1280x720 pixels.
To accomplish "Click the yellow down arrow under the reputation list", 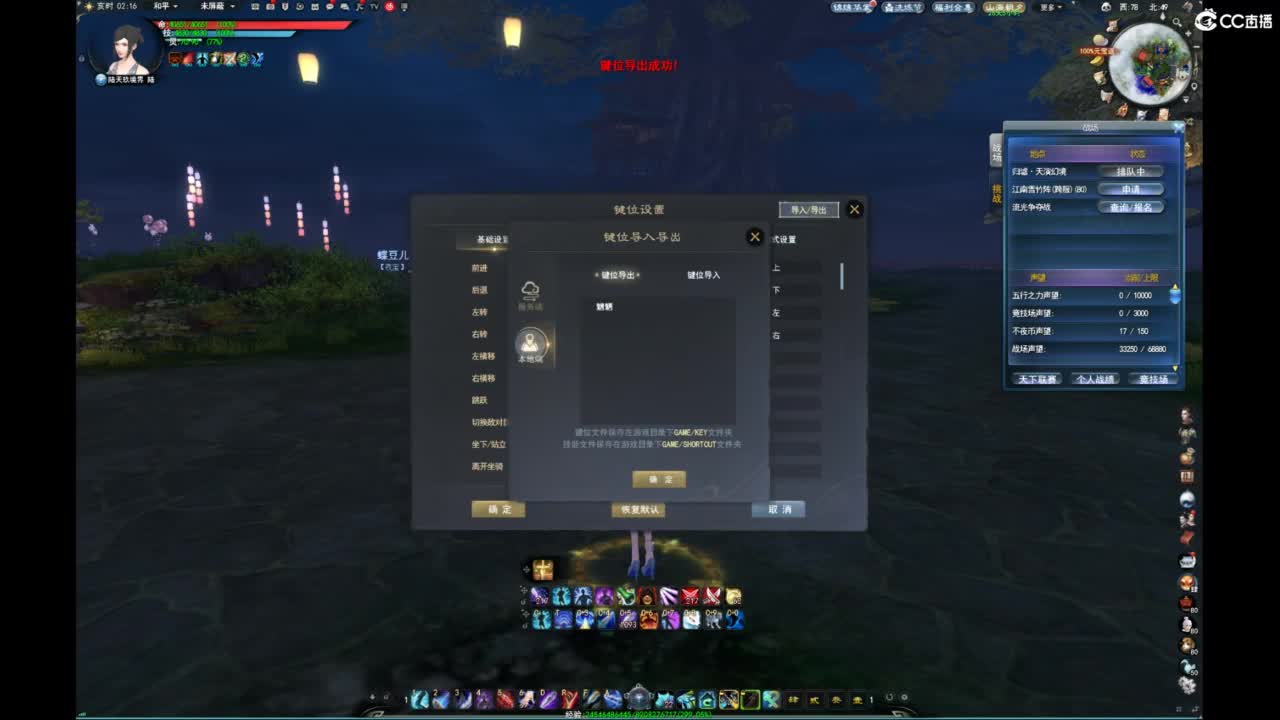I will (x=1175, y=367).
